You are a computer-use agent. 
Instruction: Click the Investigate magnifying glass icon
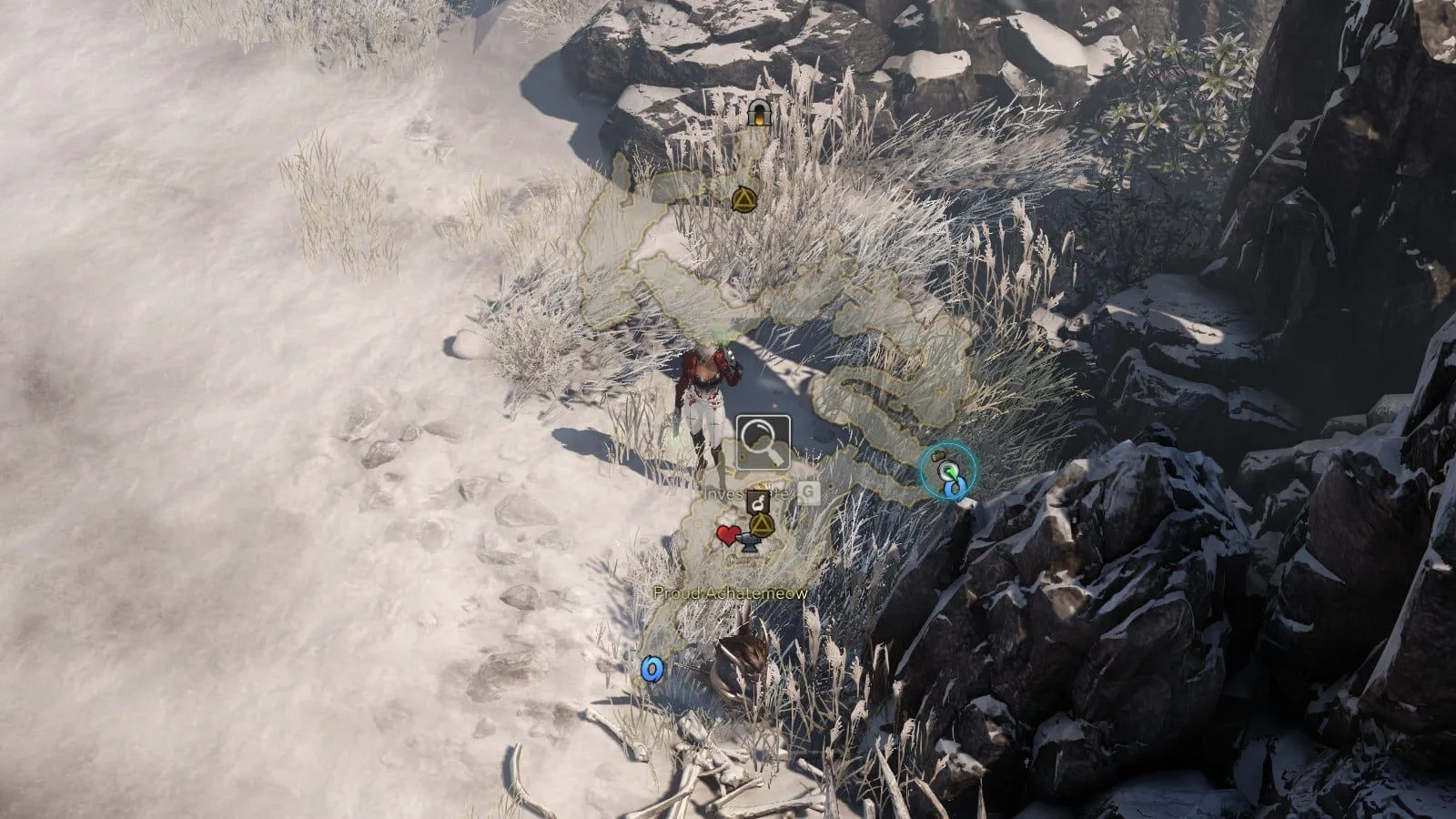pos(763,443)
